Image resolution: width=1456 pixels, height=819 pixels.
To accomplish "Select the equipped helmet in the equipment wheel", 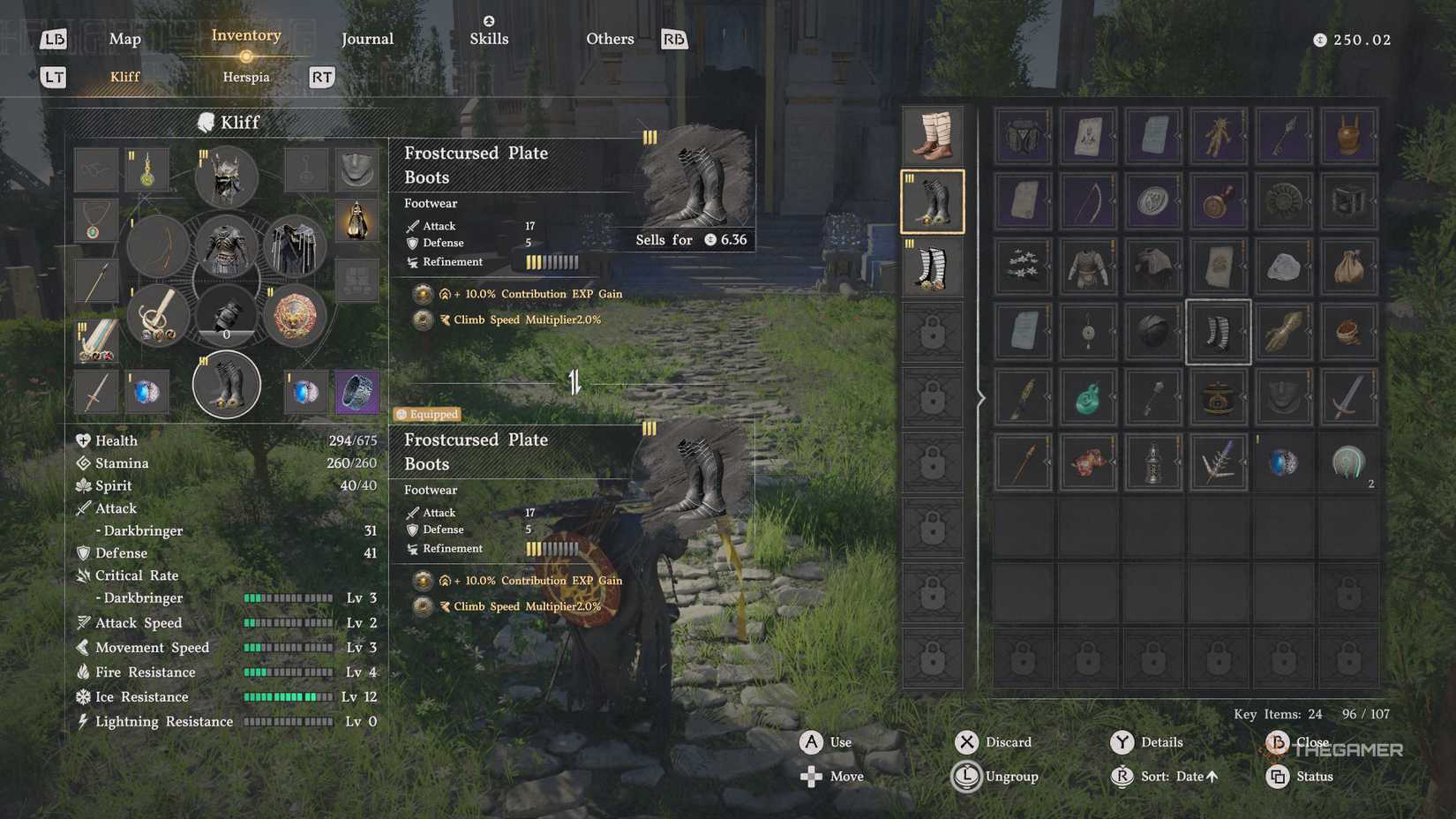I will click(x=227, y=177).
